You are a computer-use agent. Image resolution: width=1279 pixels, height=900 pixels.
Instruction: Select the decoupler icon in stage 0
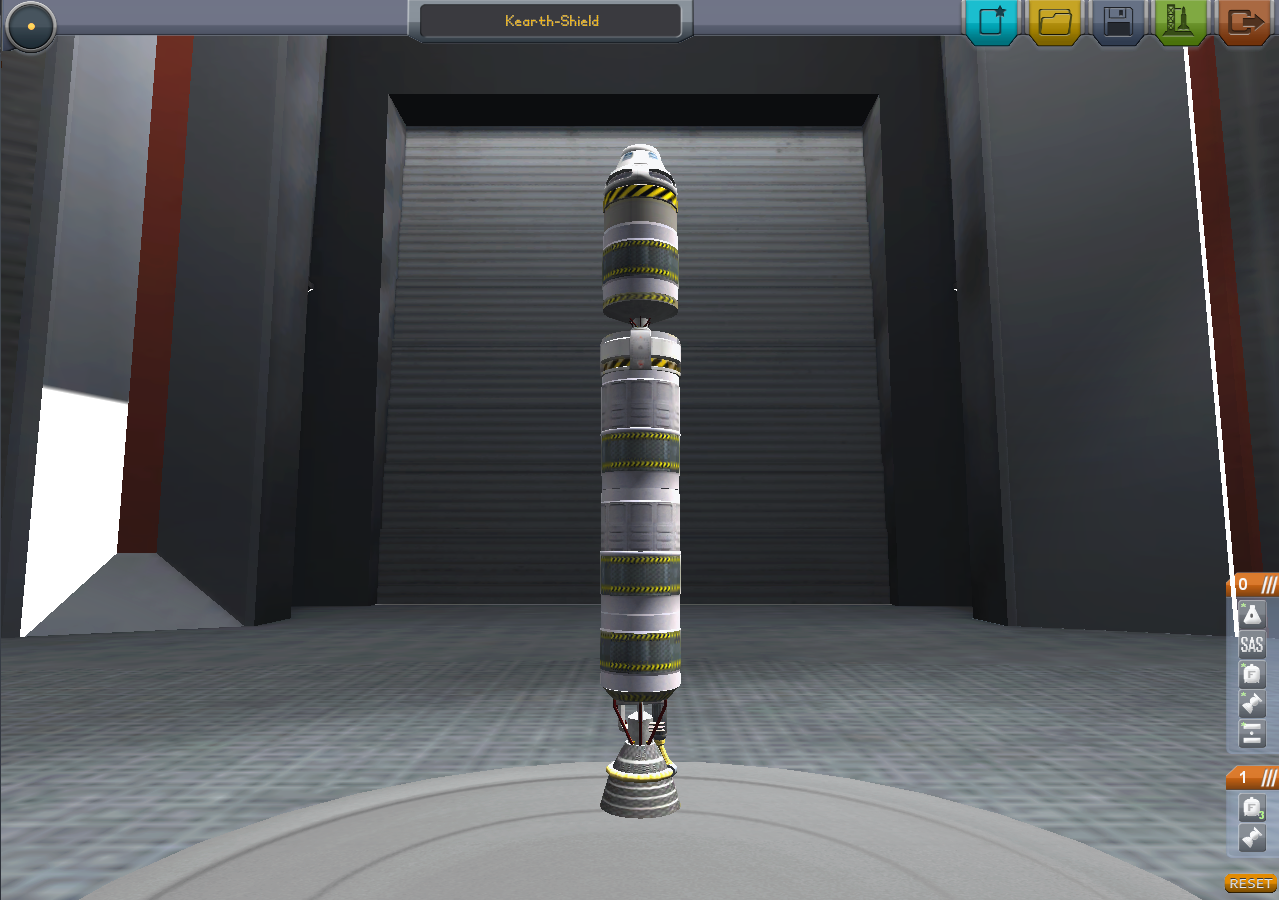[1252, 736]
